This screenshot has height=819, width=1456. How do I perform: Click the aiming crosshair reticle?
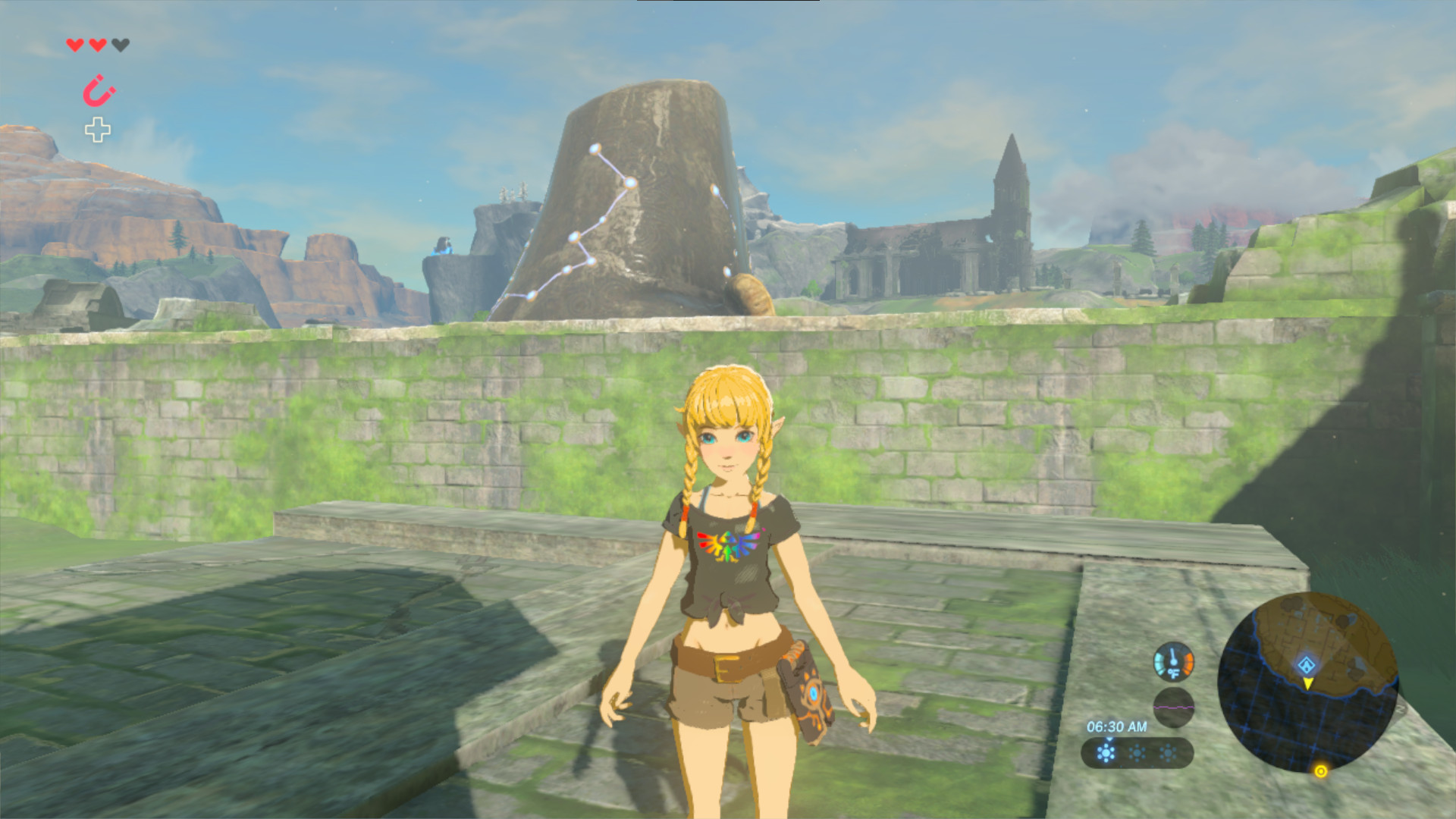pyautogui.click(x=97, y=130)
